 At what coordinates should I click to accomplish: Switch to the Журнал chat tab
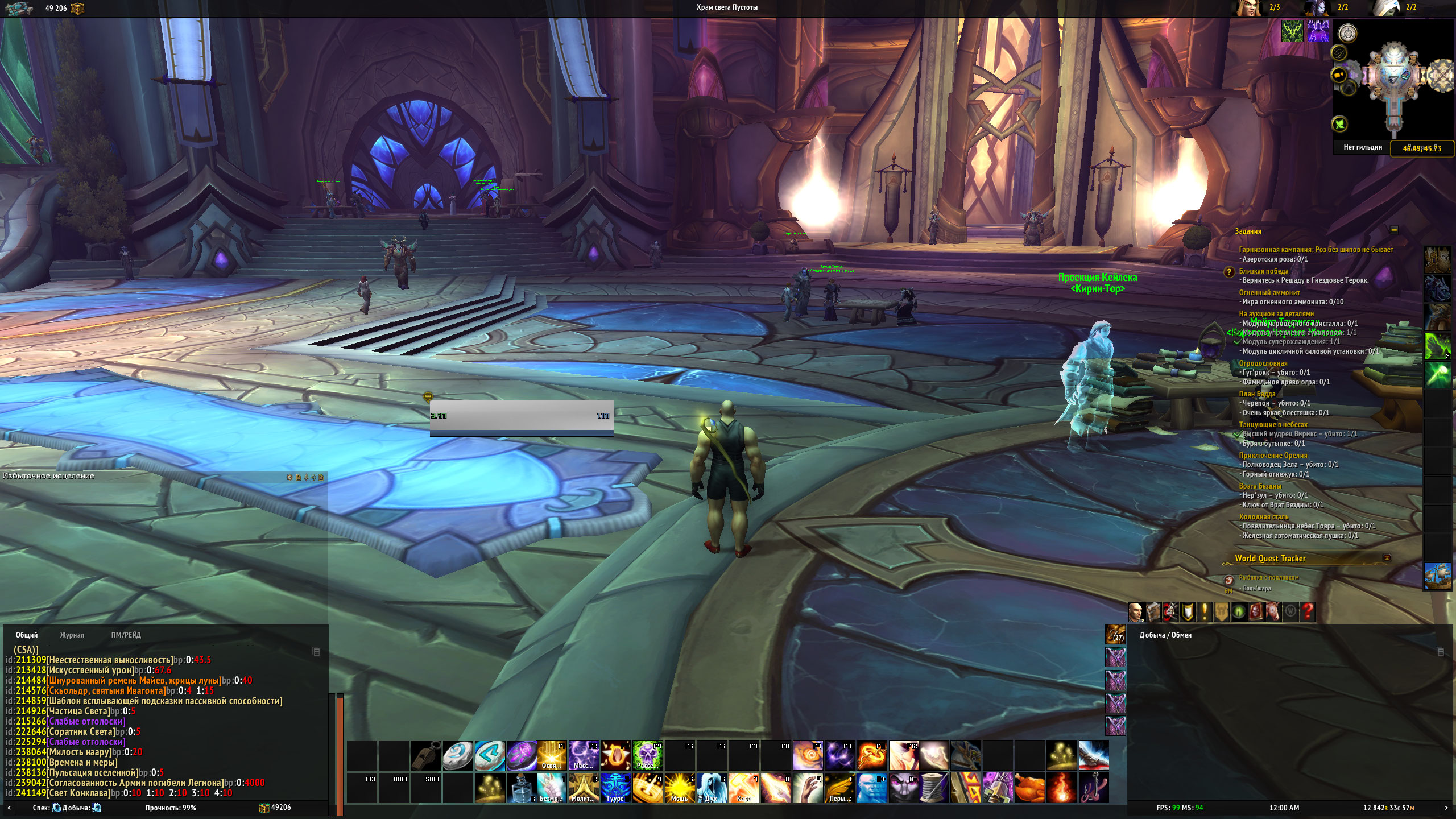pyautogui.click(x=72, y=635)
